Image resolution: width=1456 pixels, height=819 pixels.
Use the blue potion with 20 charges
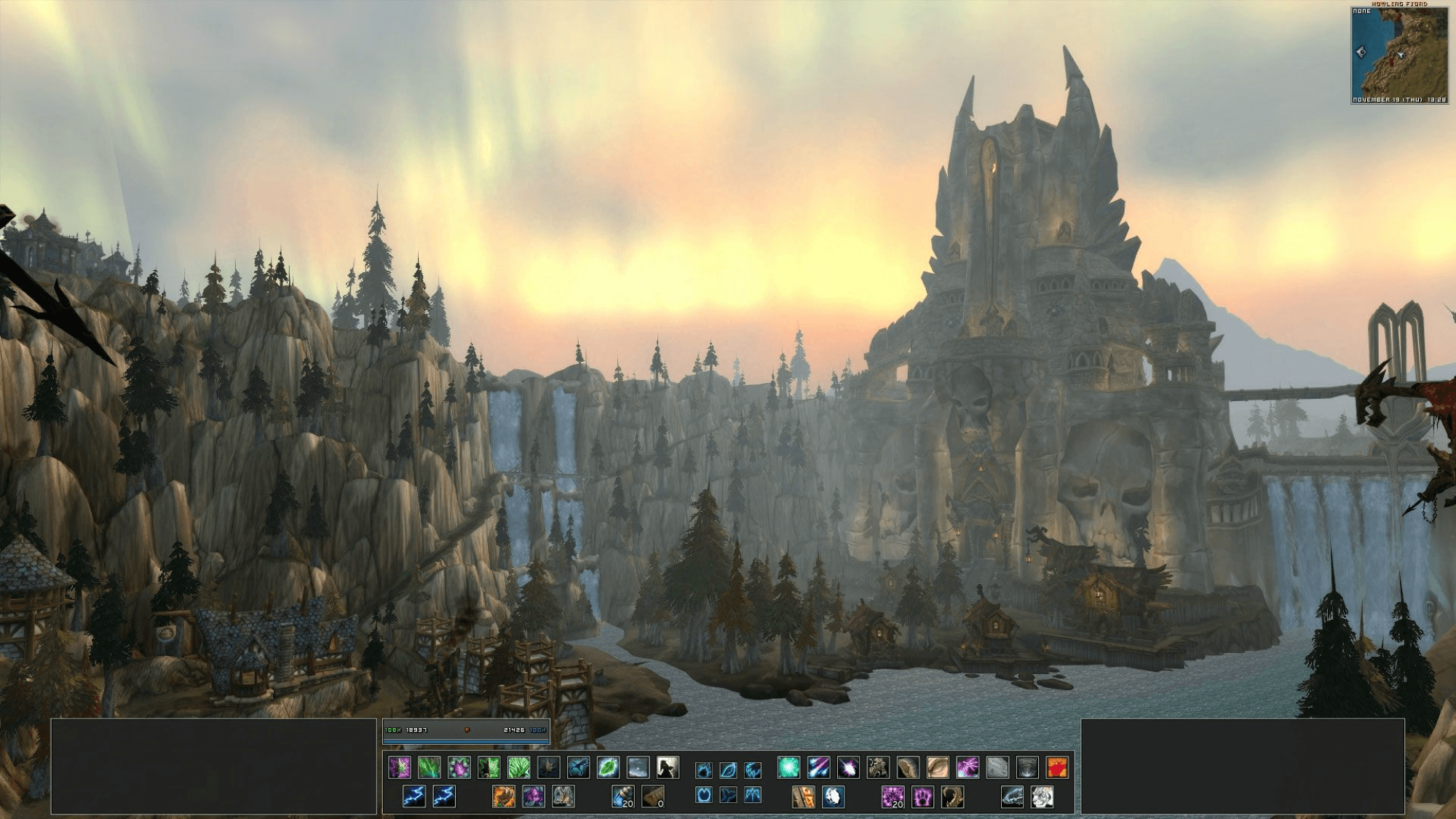[x=623, y=796]
